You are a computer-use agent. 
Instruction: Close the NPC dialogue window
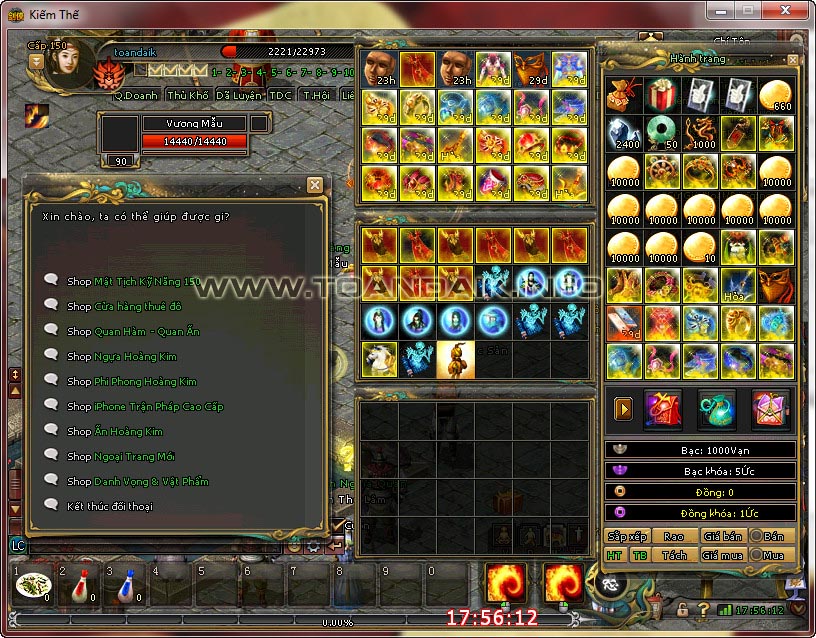point(315,185)
